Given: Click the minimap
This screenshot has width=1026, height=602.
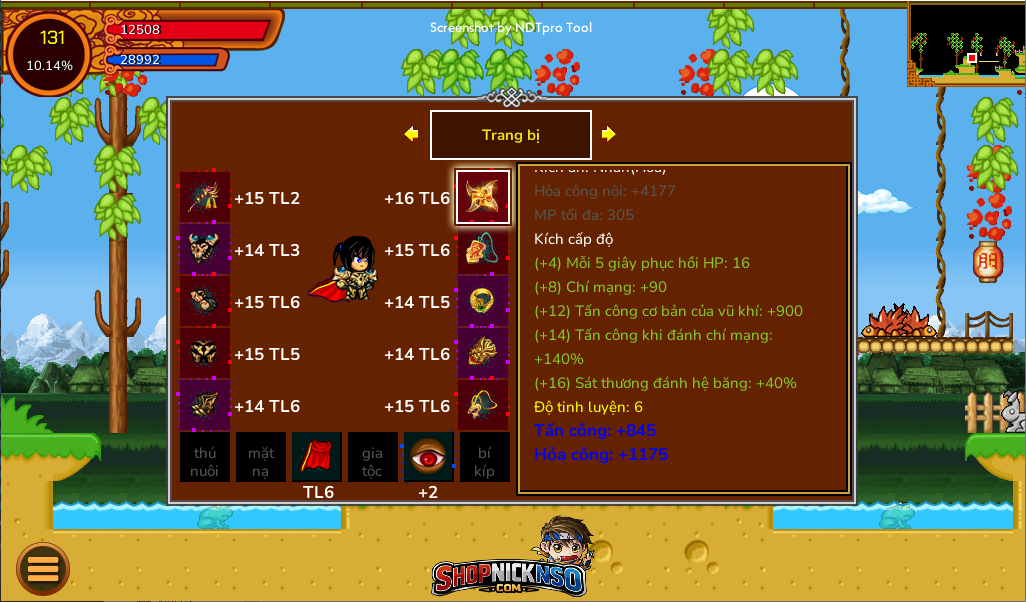Looking at the screenshot, I should (x=966, y=44).
